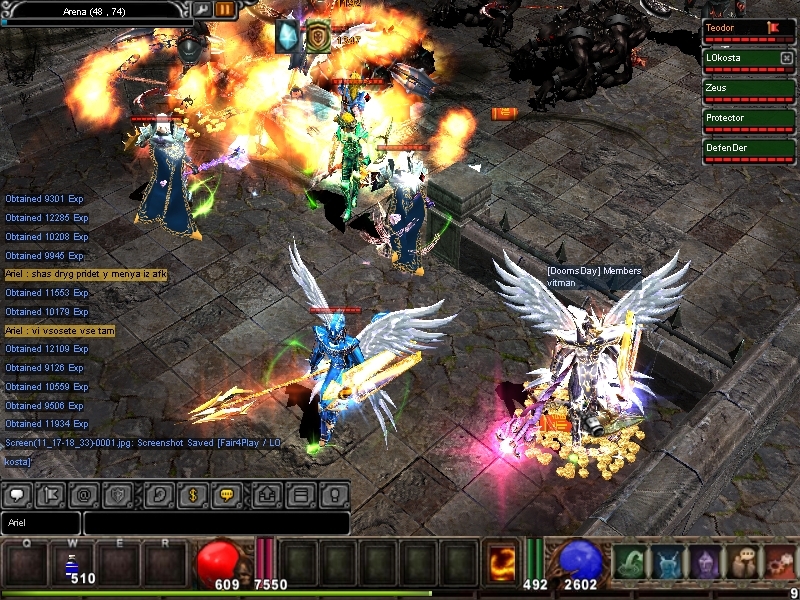The height and width of the screenshot is (600, 800).
Task: Click the orange pause button near Arena
Action: 225,9
